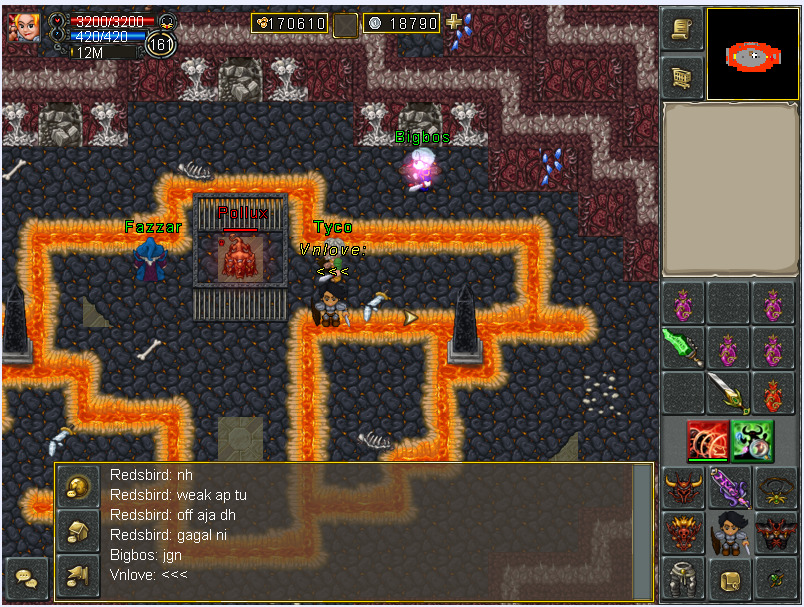Select the green crystal sword inventory slot
The width and height of the screenshot is (804, 607).
[x=682, y=348]
